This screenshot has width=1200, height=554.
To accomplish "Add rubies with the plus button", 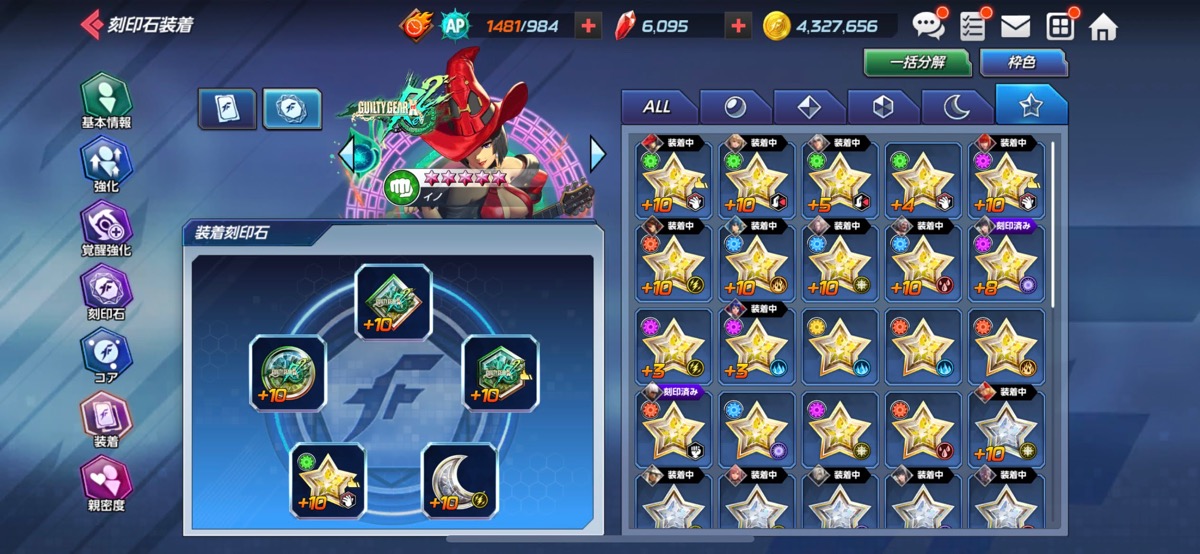I will click(738, 27).
